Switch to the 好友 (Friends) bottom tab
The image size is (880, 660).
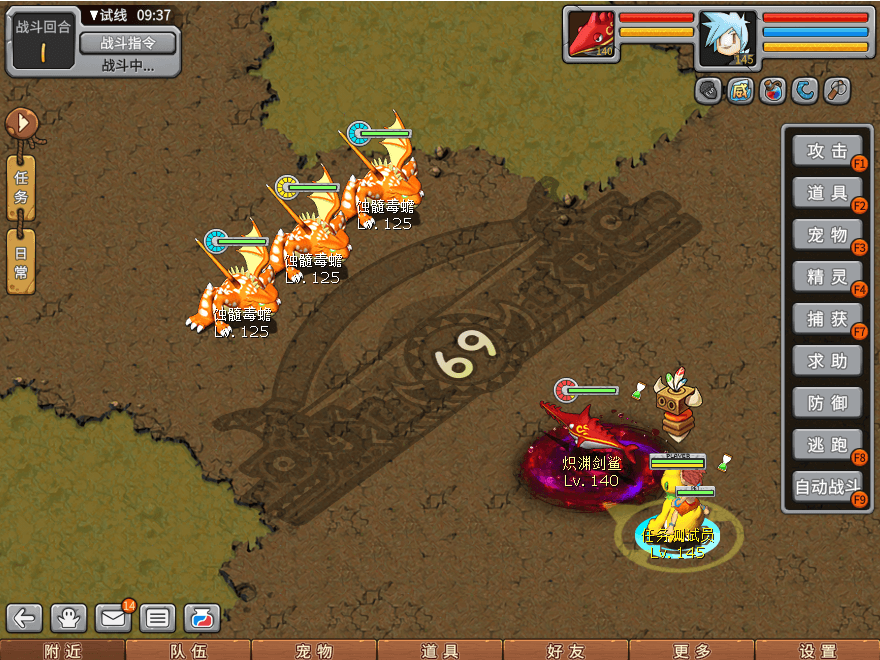coord(565,651)
